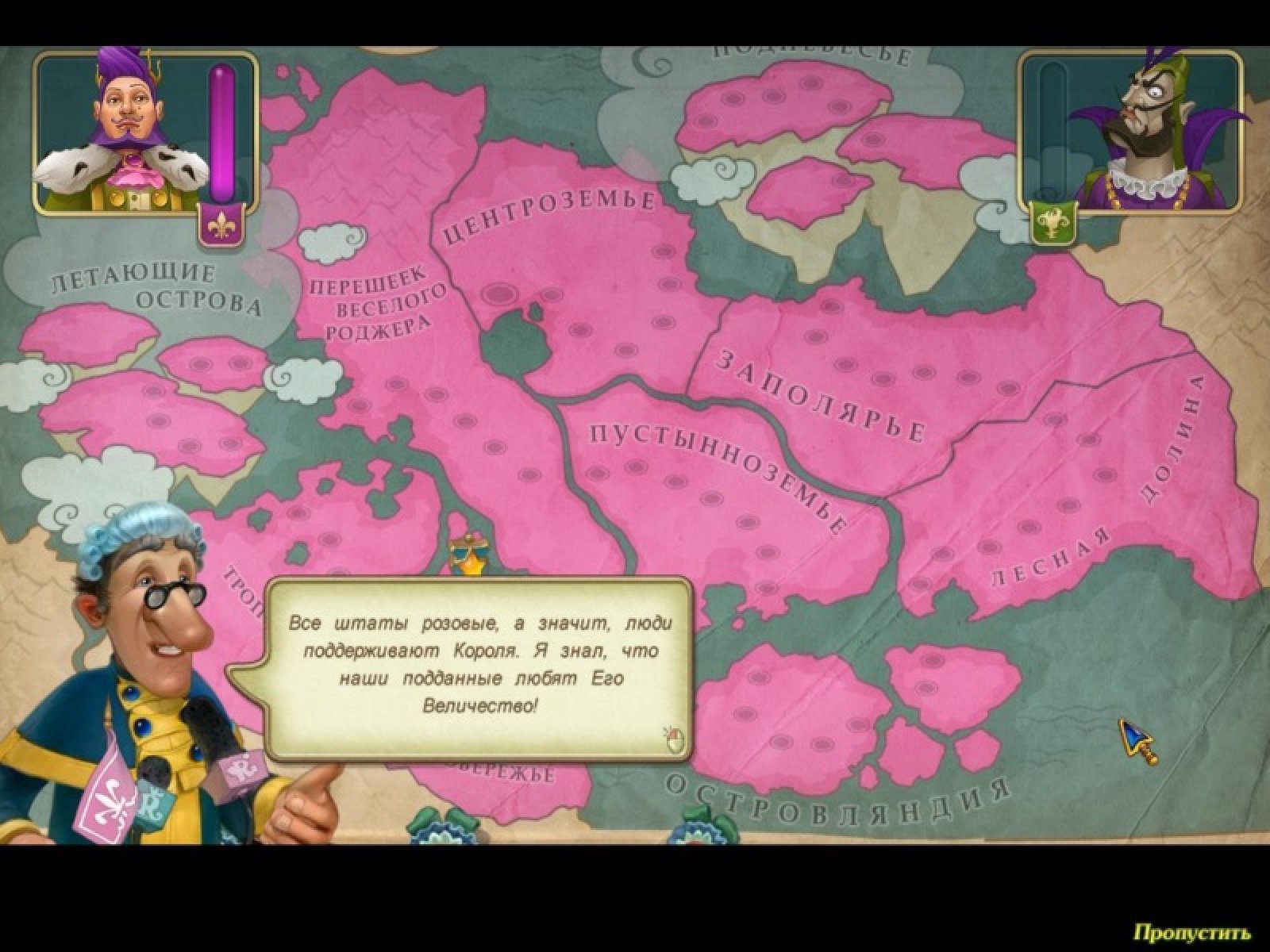Continue the advisor's speech bubble dialogue
1270x952 pixels.
(674, 739)
